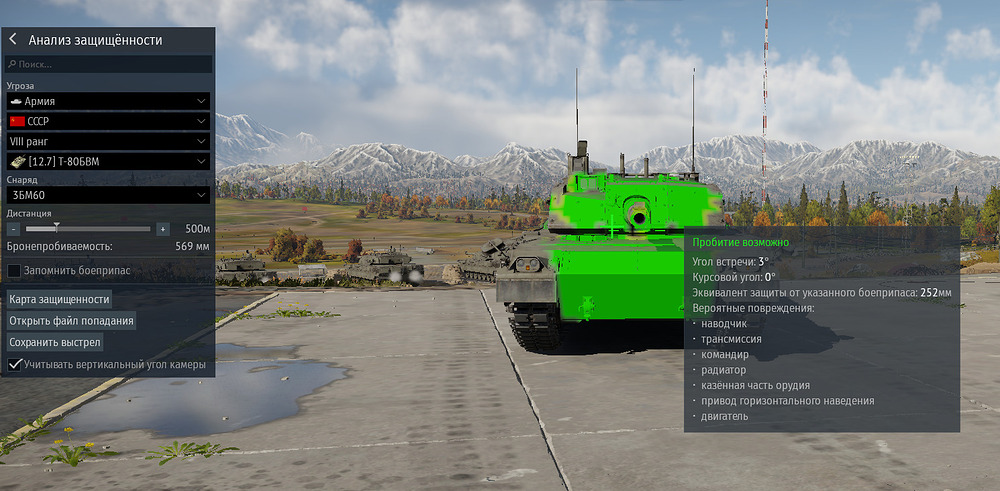Toggle Учитывать вертикальный угол камеры
Screen dimensions: 1000x491
14,365
